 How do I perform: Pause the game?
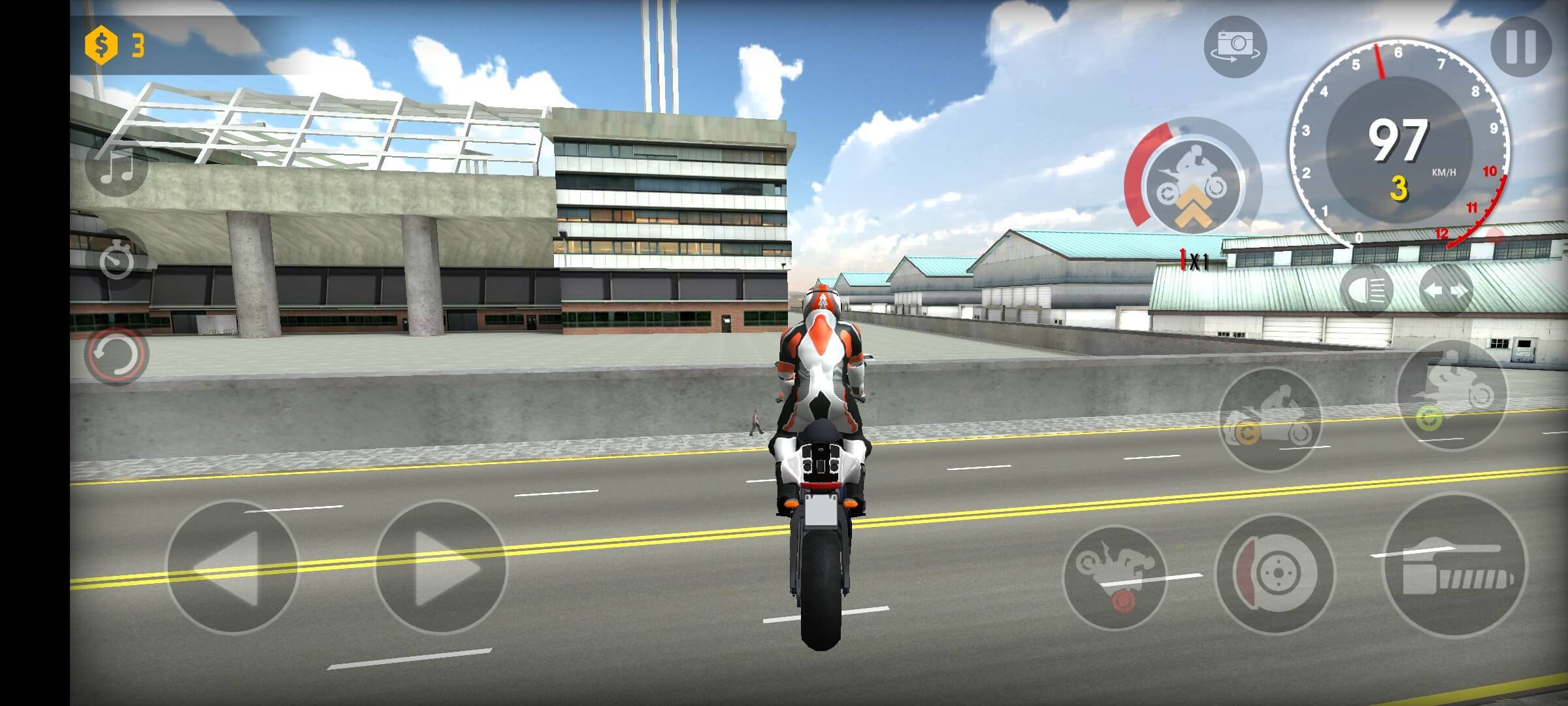point(1521,47)
